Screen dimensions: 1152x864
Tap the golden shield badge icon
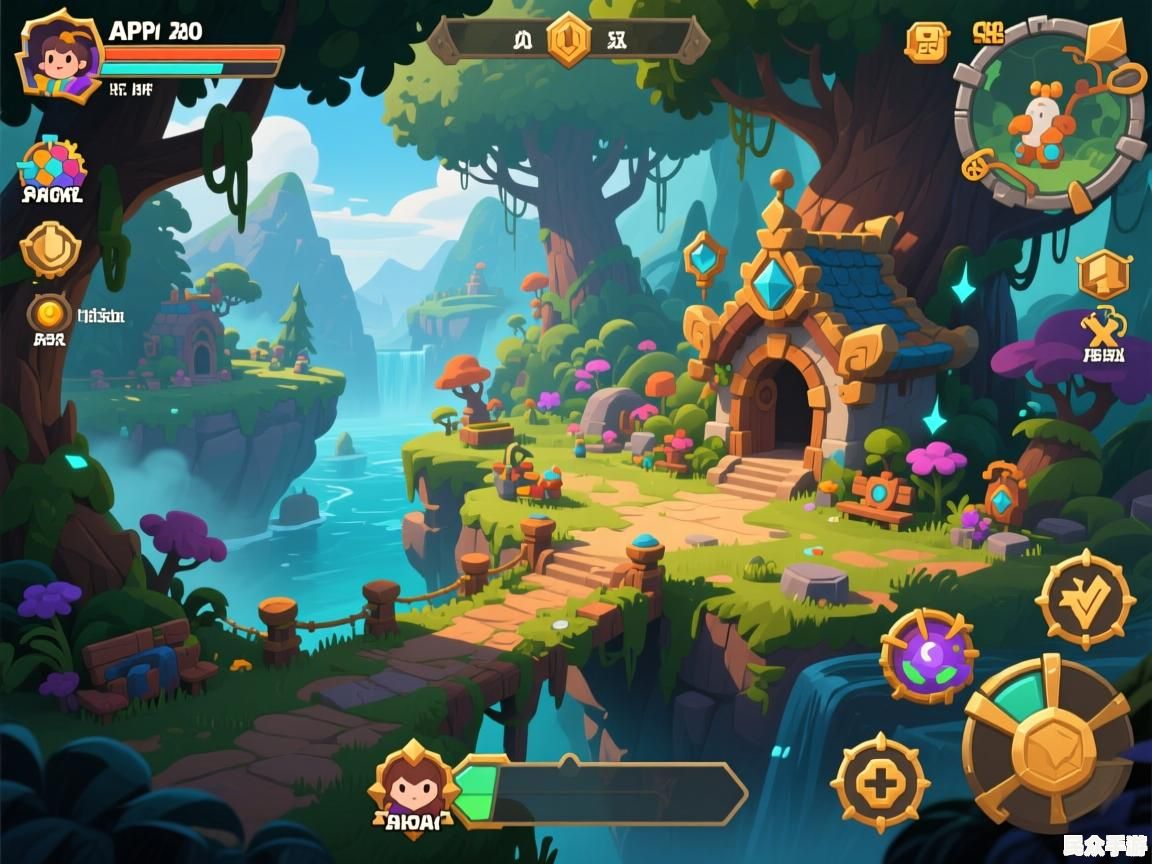(50, 249)
